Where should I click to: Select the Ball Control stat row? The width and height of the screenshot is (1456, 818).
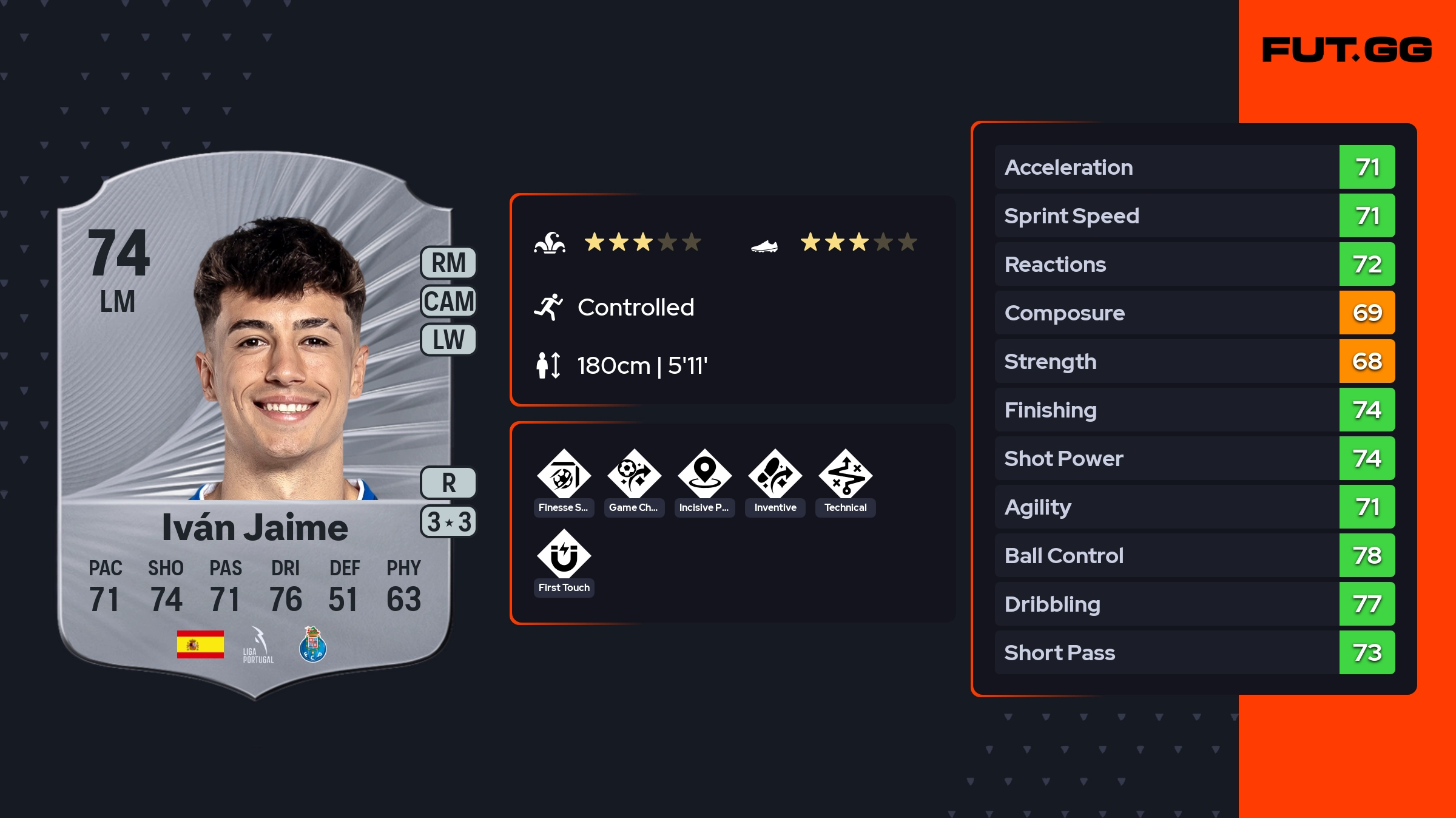tap(1195, 555)
